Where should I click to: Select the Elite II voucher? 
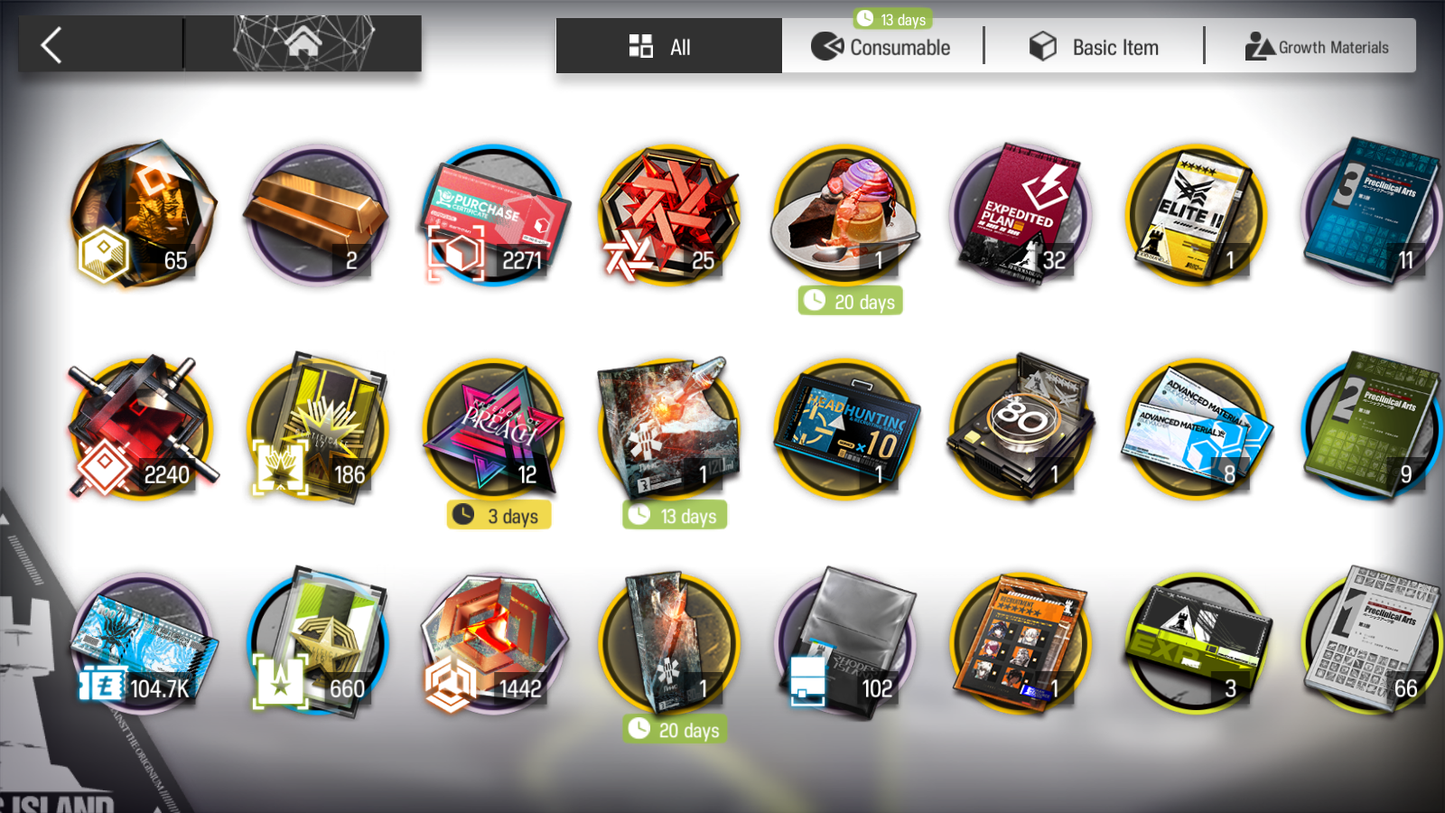pos(1196,216)
